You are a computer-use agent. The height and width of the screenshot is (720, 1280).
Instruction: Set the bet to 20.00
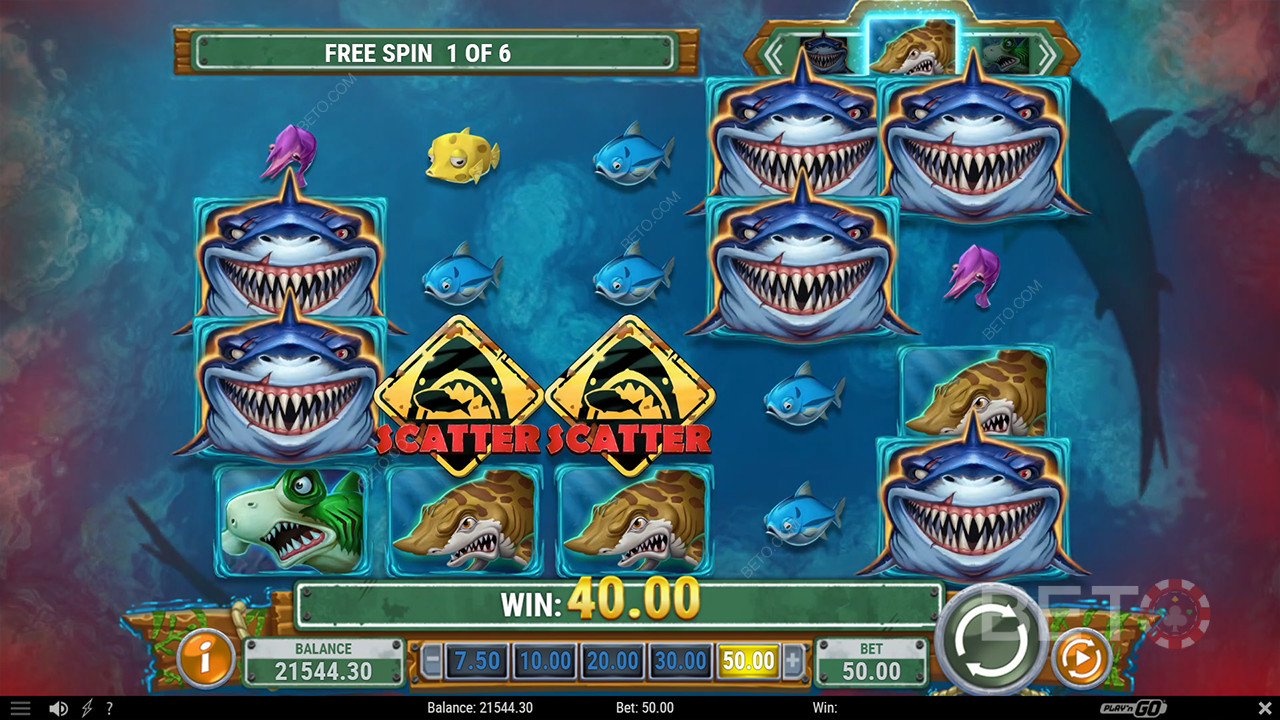613,661
